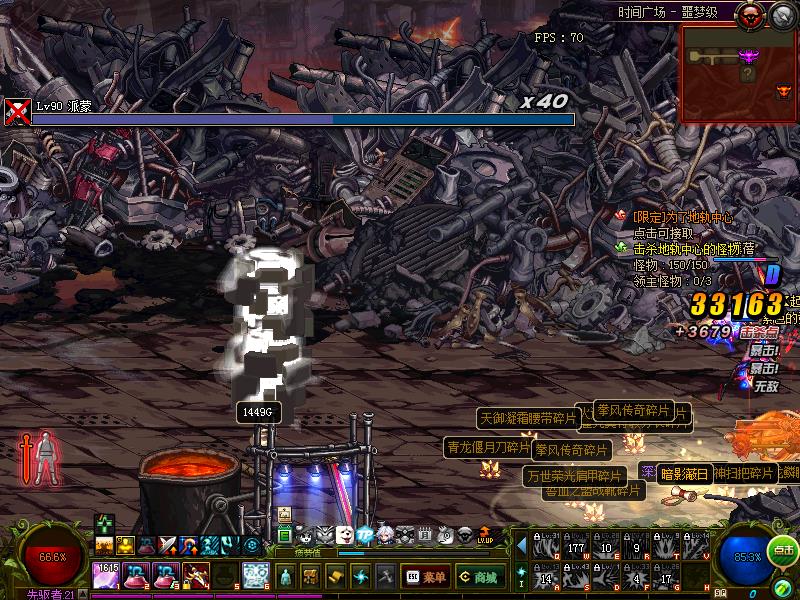Click the skill bar left arrow toggle
Screen dimensions: 800x600
tap(521, 545)
